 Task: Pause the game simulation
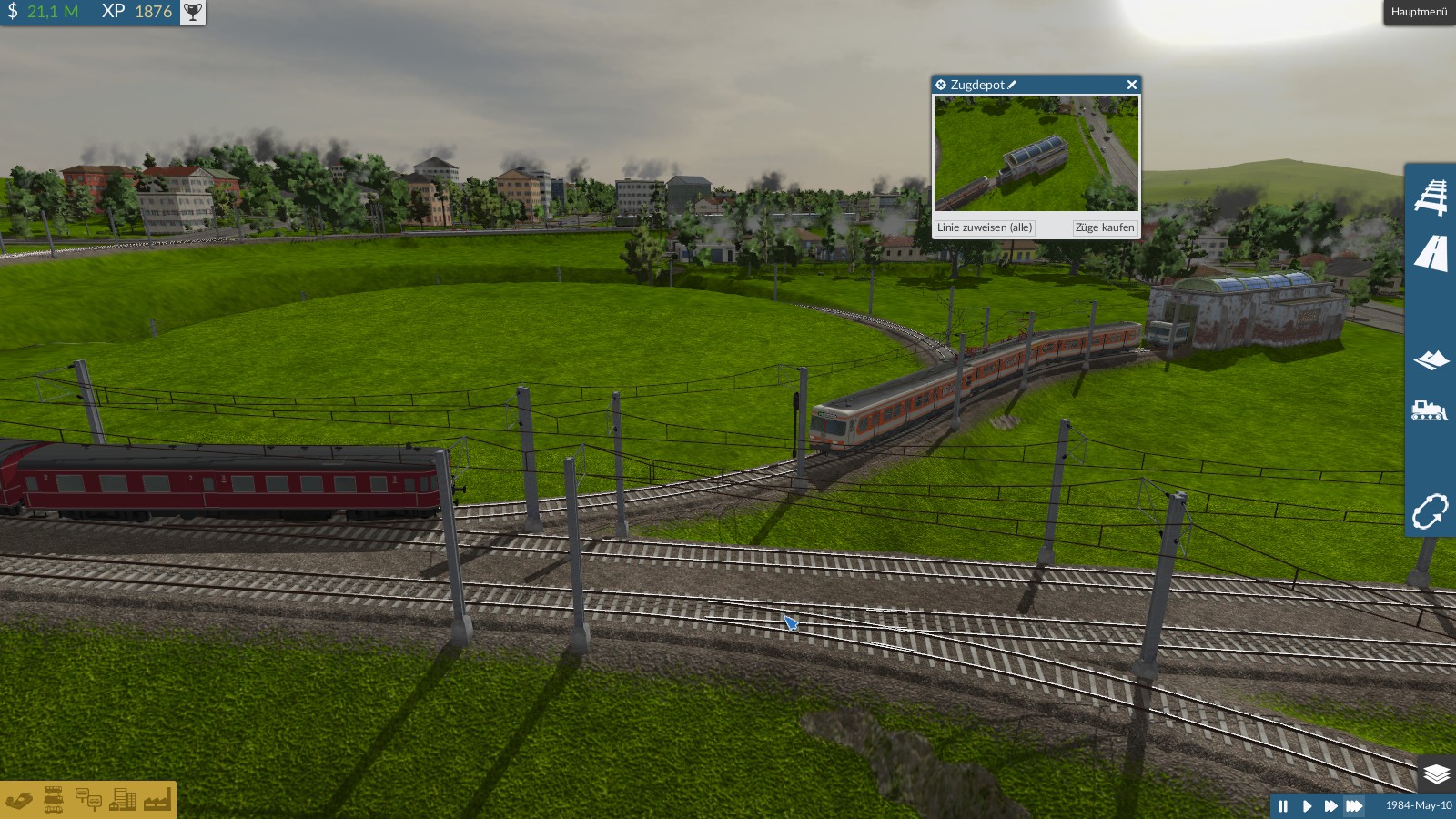tap(1283, 805)
